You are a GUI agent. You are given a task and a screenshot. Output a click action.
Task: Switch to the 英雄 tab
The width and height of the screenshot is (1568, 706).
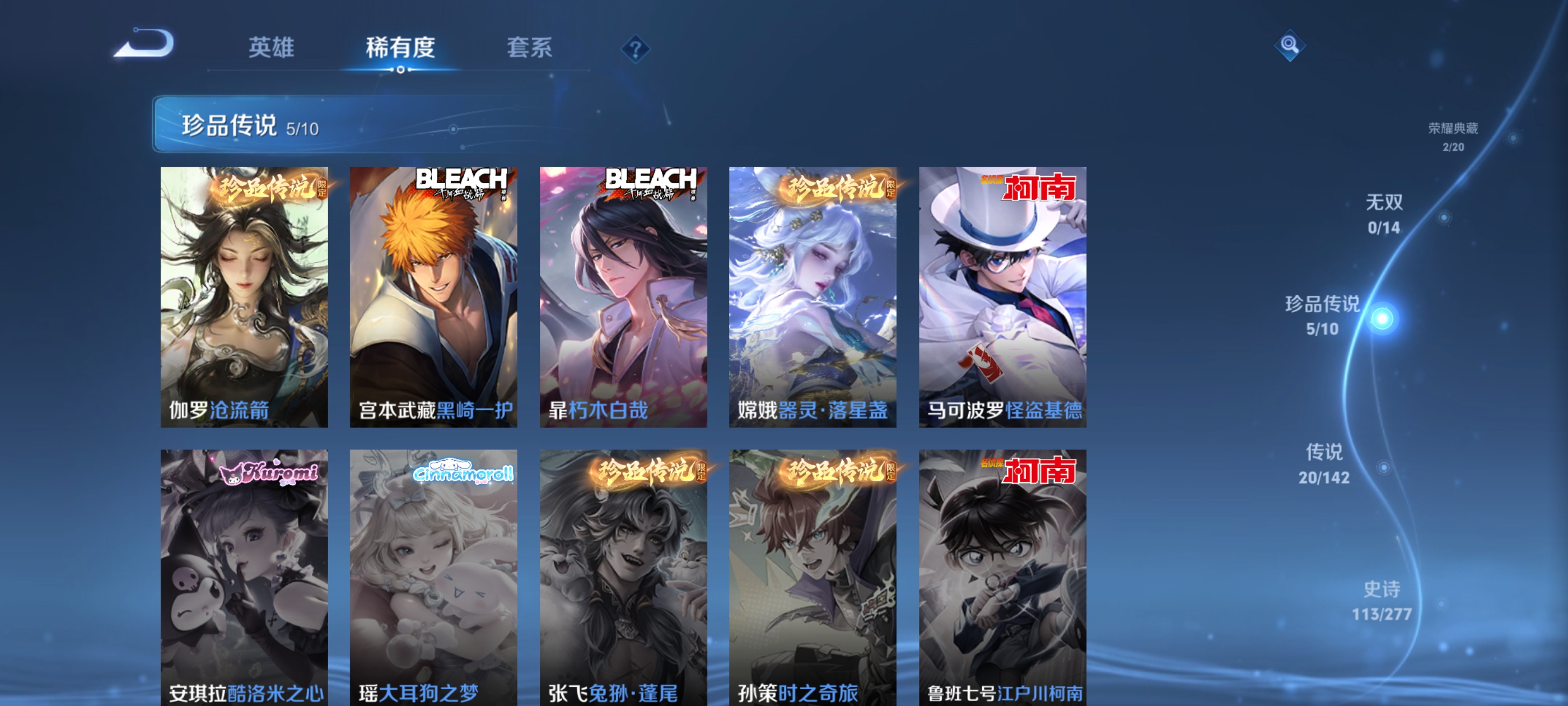[272, 49]
